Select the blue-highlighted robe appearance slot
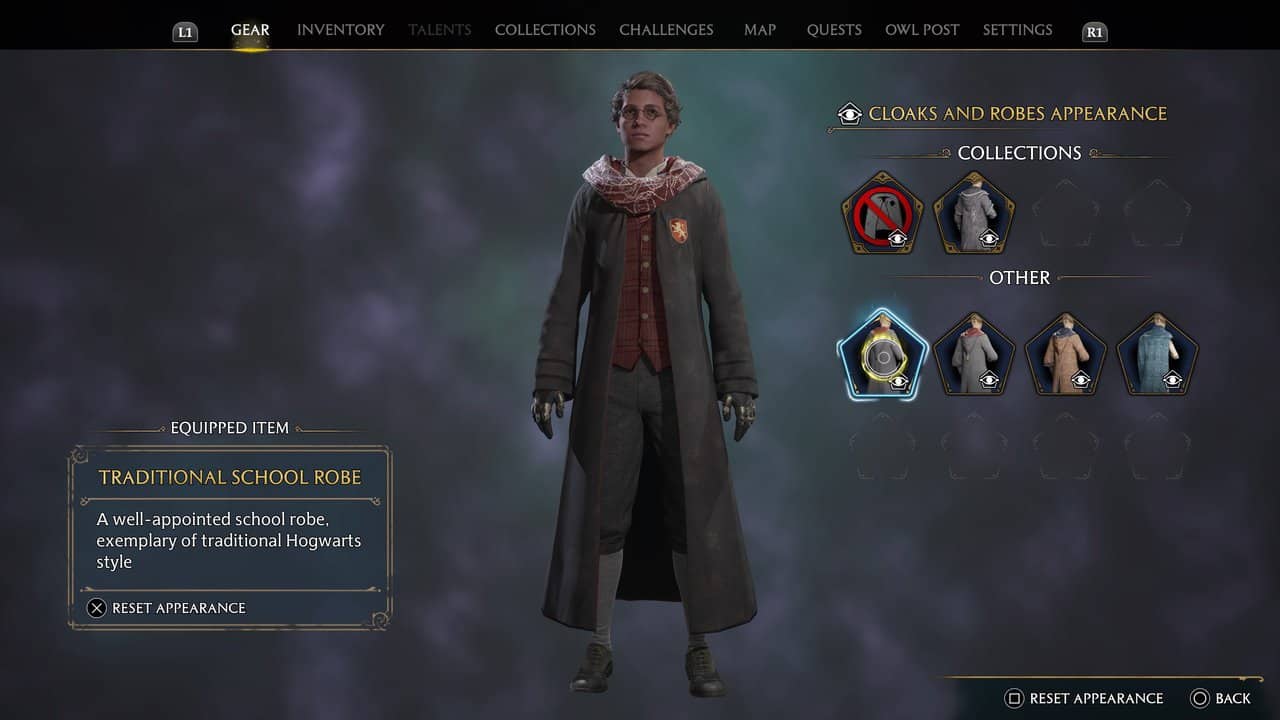Image resolution: width=1280 pixels, height=720 pixels. click(x=882, y=355)
